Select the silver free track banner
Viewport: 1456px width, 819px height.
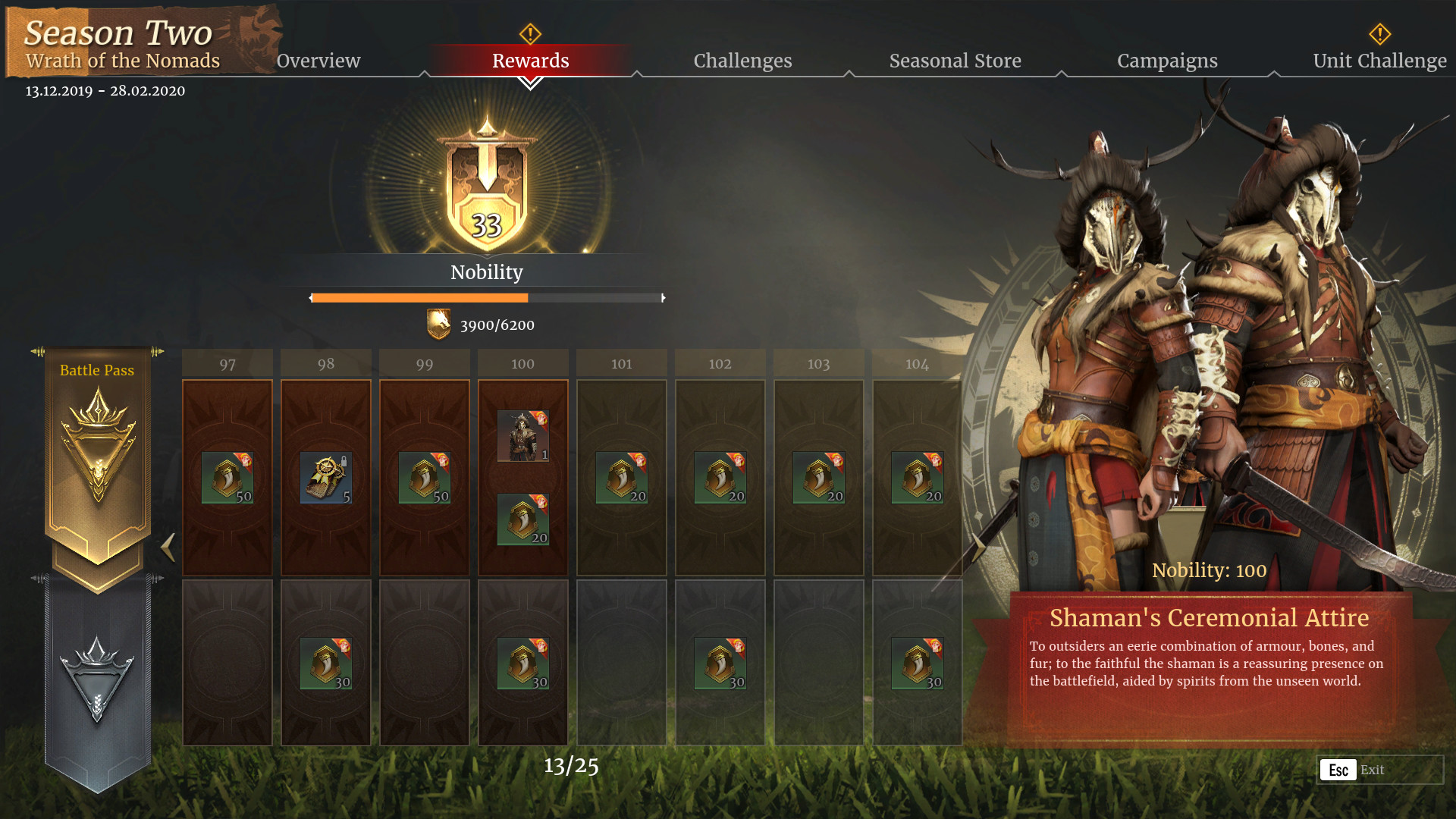pyautogui.click(x=97, y=682)
